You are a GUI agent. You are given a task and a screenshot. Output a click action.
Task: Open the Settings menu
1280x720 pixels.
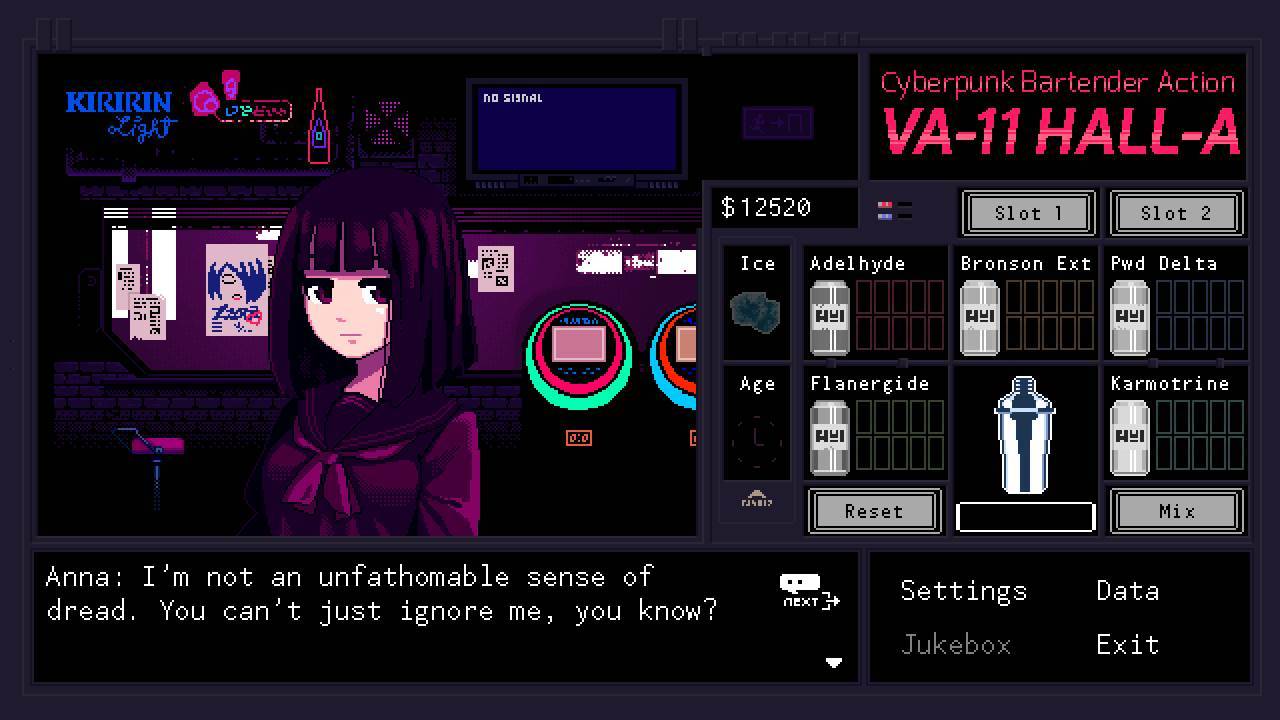coord(963,591)
